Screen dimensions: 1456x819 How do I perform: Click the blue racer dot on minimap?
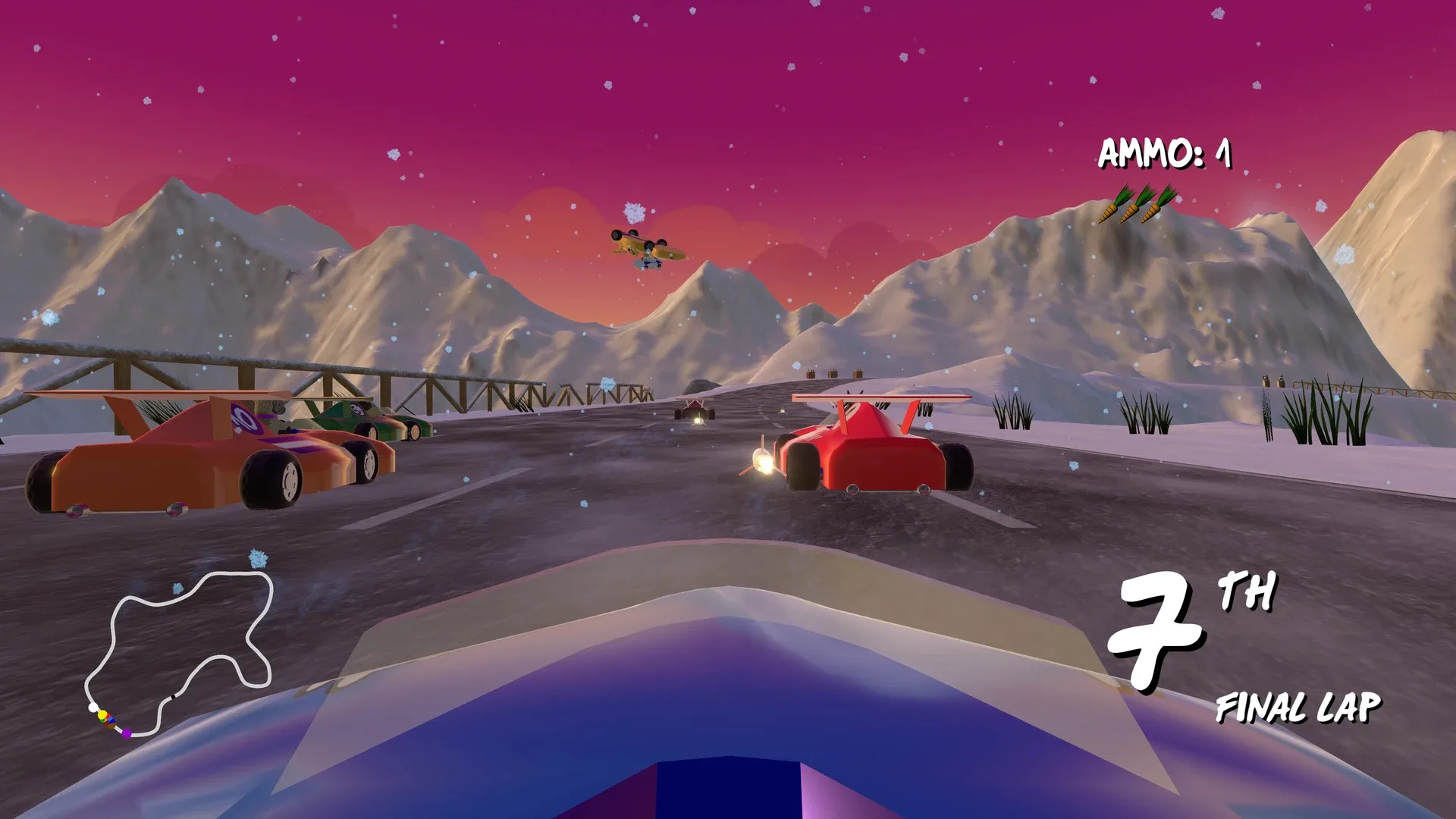(111, 720)
